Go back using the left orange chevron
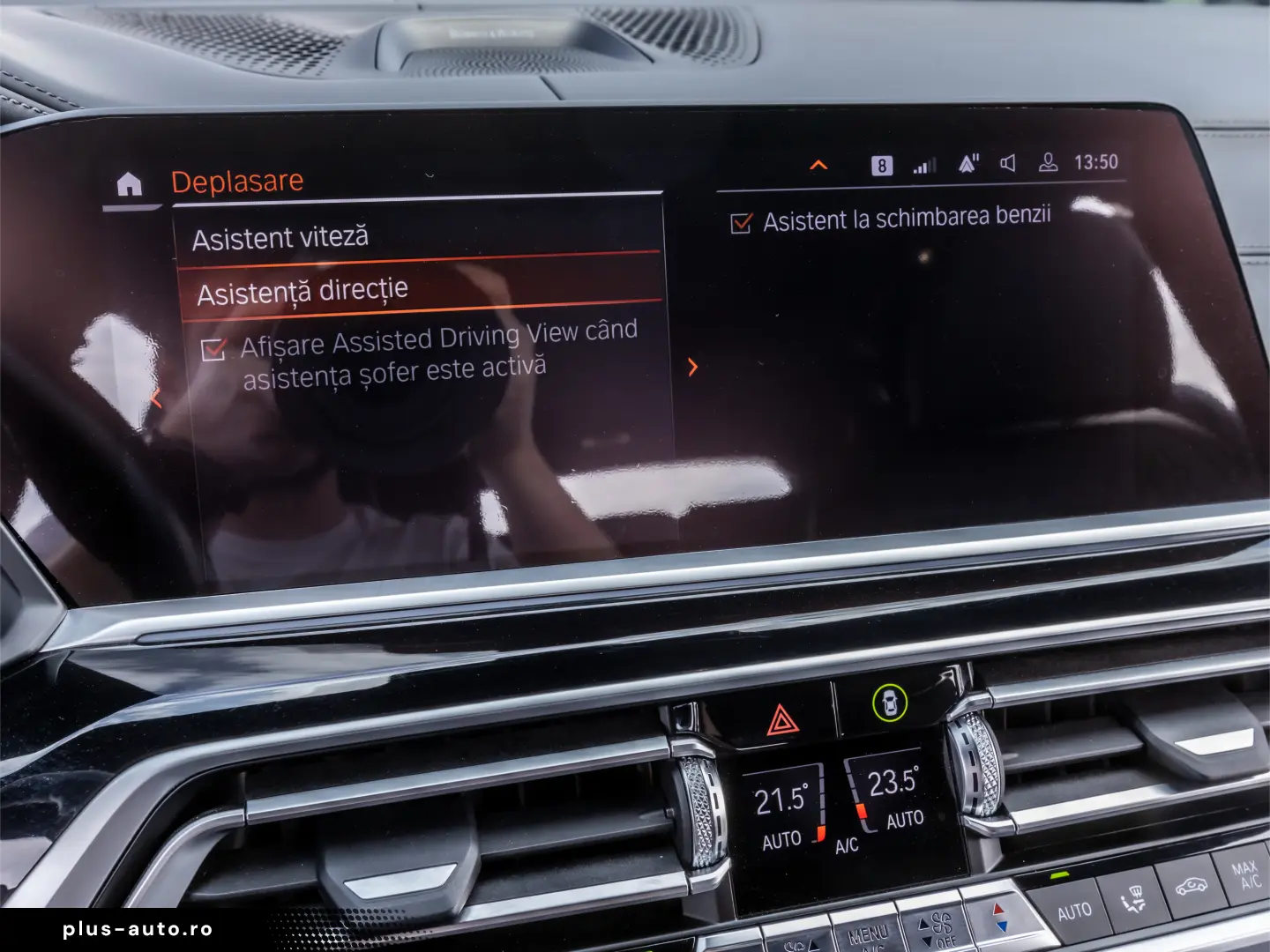The image size is (1270, 952). (156, 398)
